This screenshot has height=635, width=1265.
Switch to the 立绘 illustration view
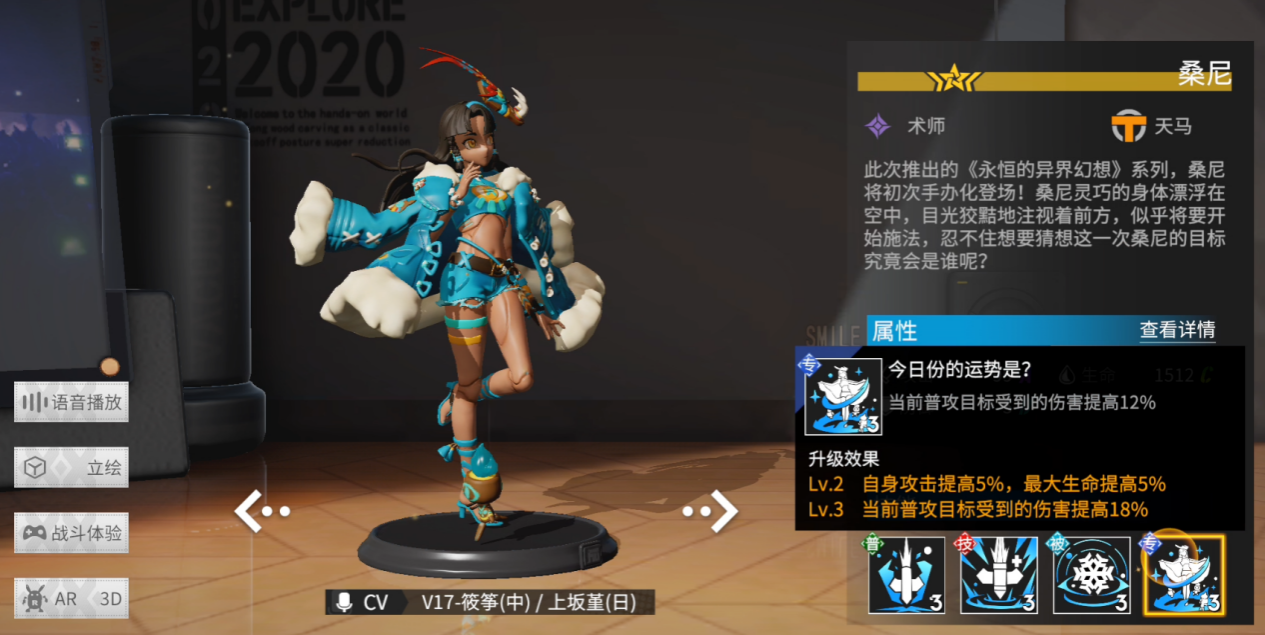pos(71,467)
